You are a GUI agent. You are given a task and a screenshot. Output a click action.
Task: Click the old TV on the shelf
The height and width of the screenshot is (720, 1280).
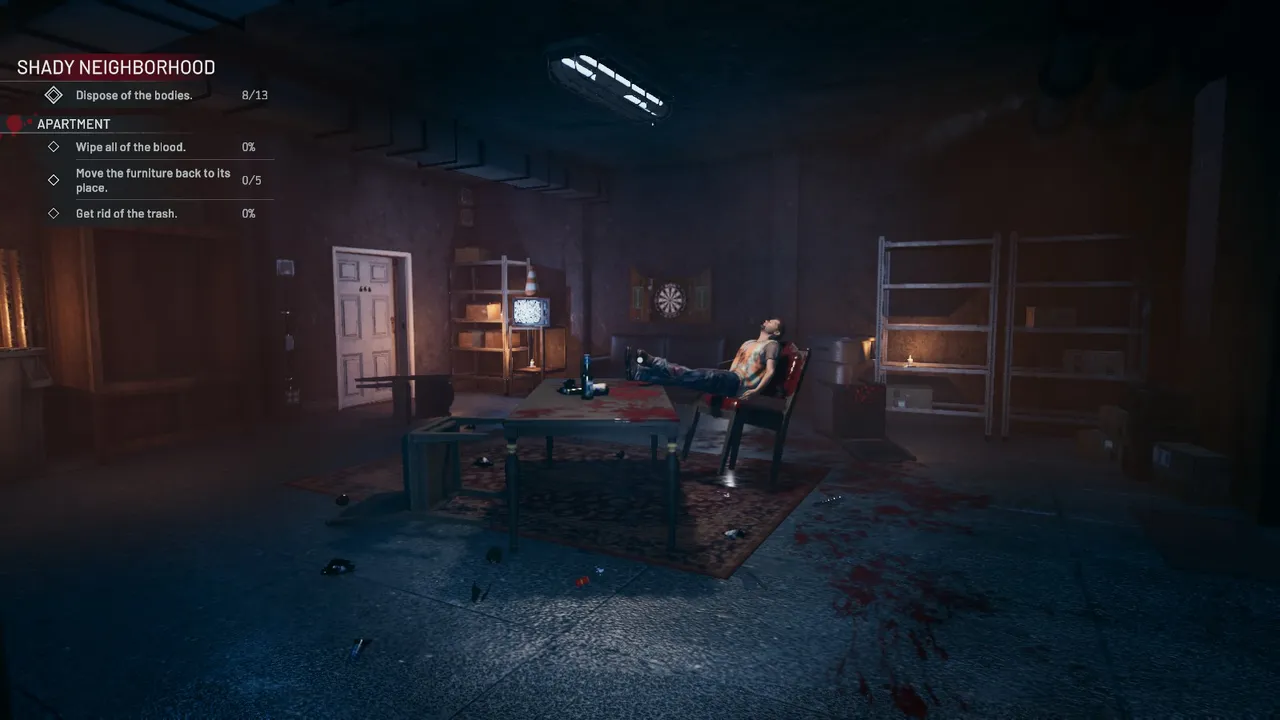click(530, 313)
